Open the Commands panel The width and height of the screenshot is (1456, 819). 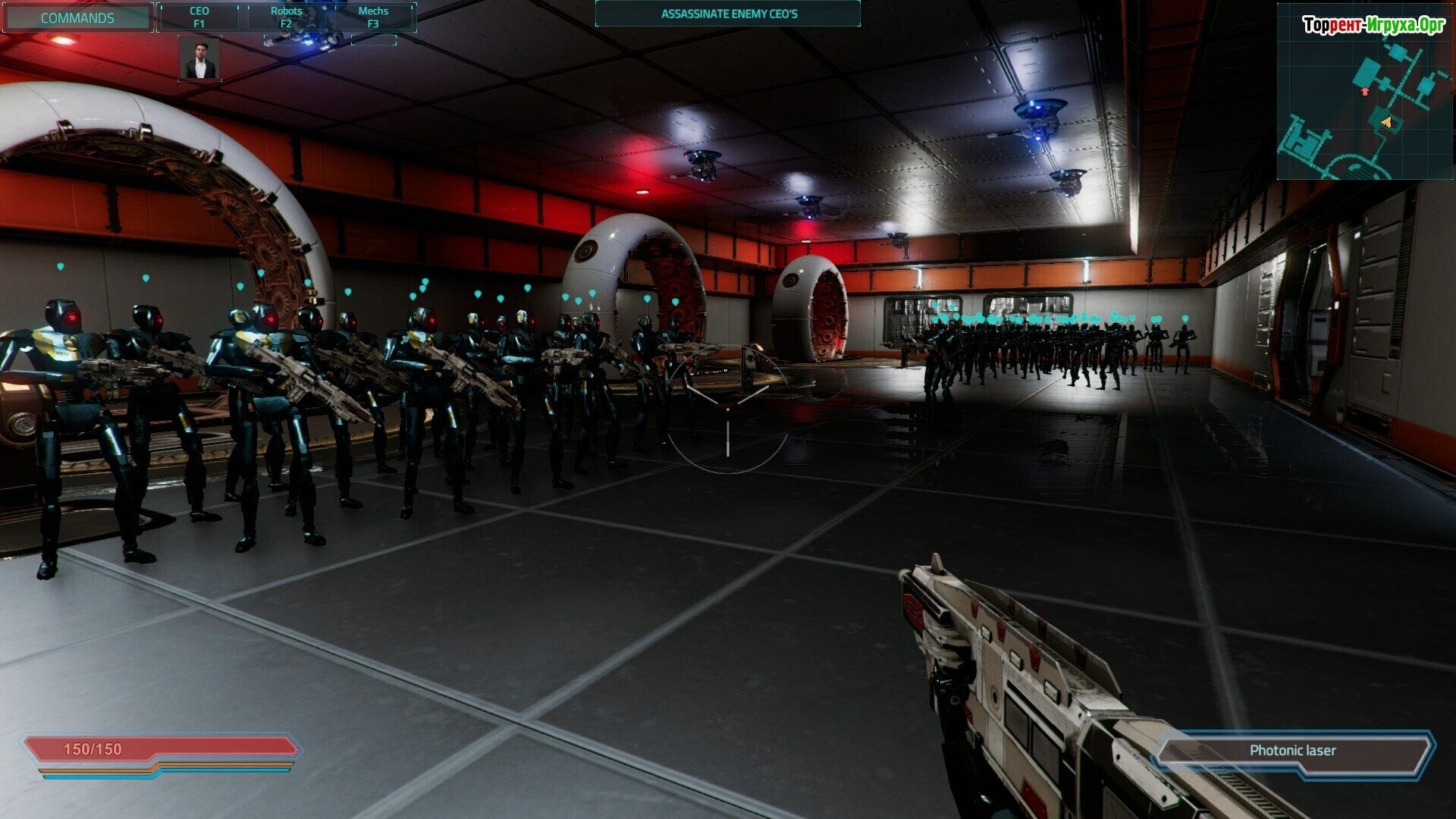(x=77, y=17)
